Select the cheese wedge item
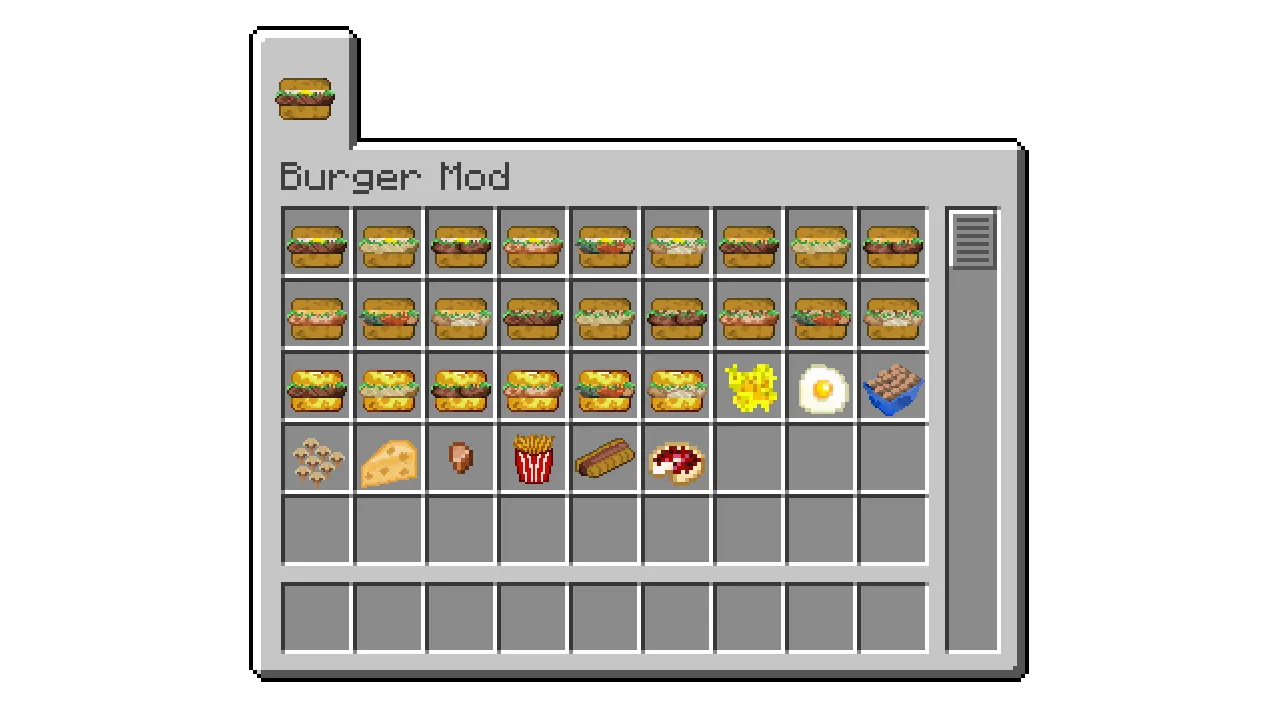Viewport: 1280px width, 720px height. [x=388, y=459]
